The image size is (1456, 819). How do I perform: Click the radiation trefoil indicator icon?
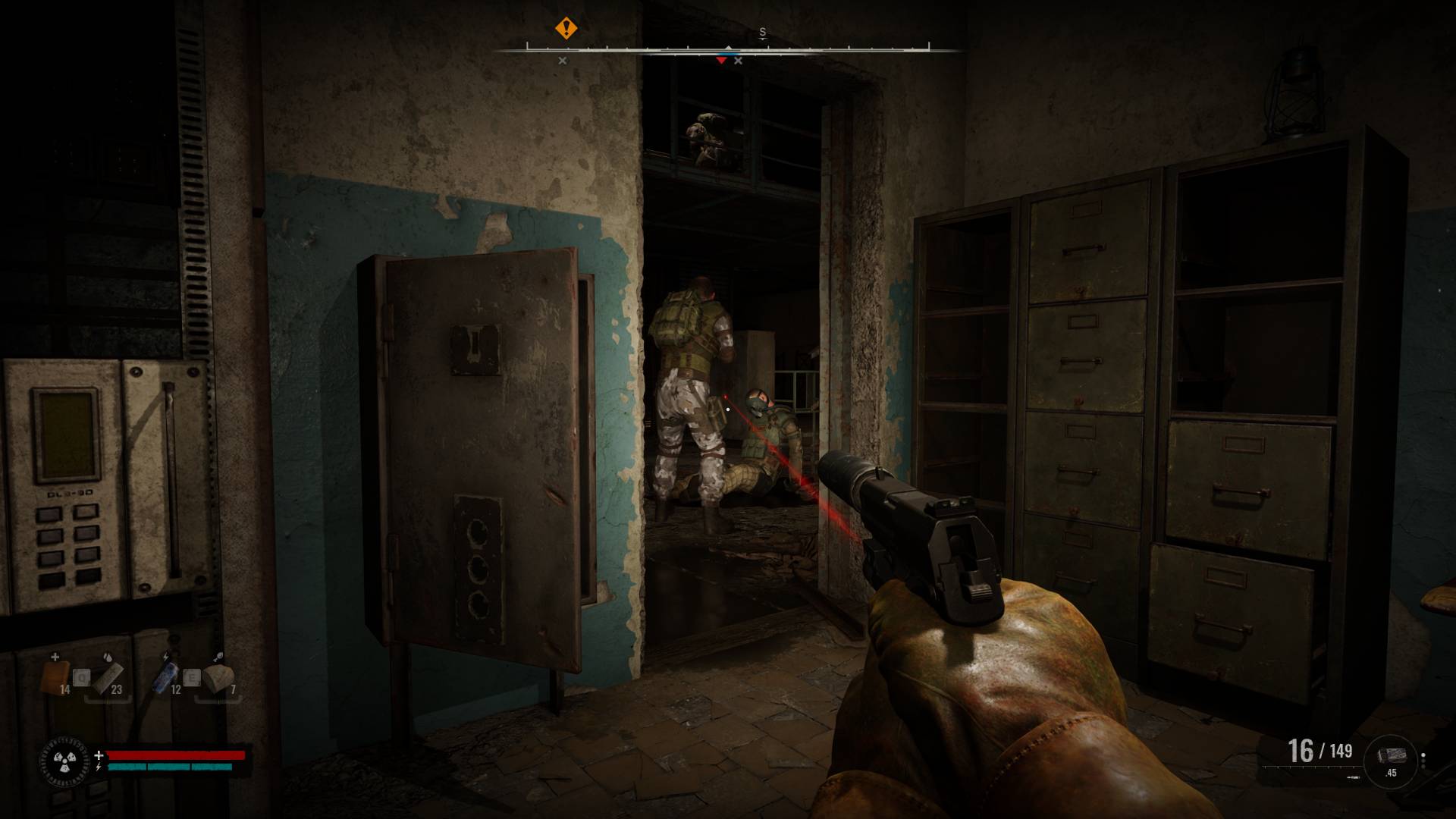(x=60, y=759)
